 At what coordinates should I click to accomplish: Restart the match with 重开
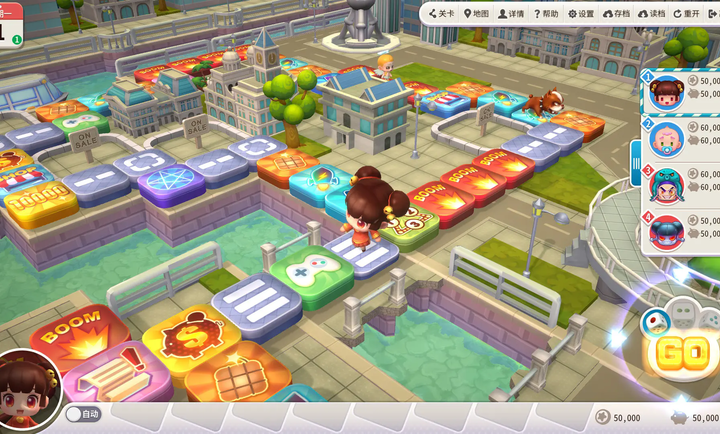(687, 14)
